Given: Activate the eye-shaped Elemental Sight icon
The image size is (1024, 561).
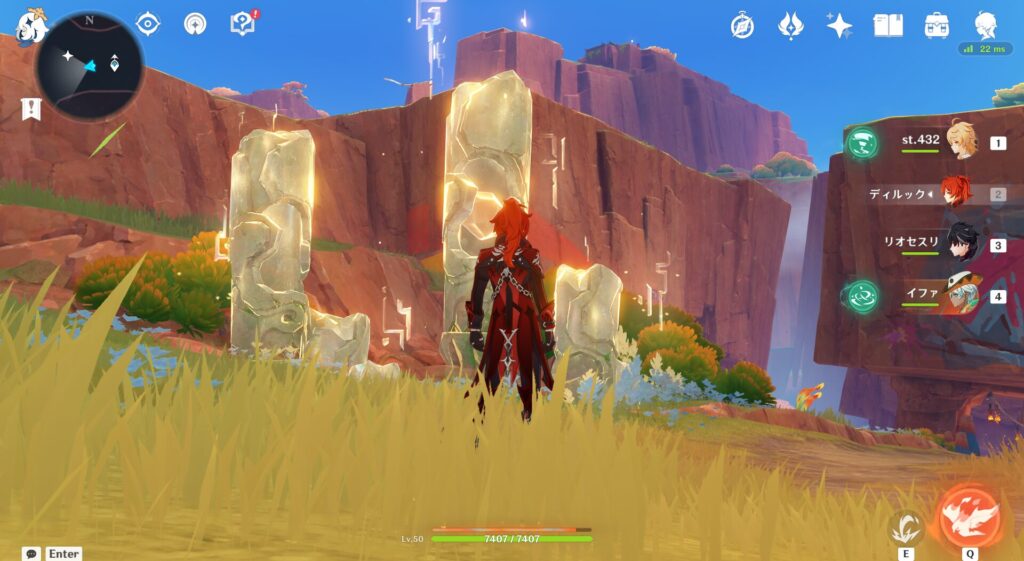Looking at the screenshot, I should [148, 23].
